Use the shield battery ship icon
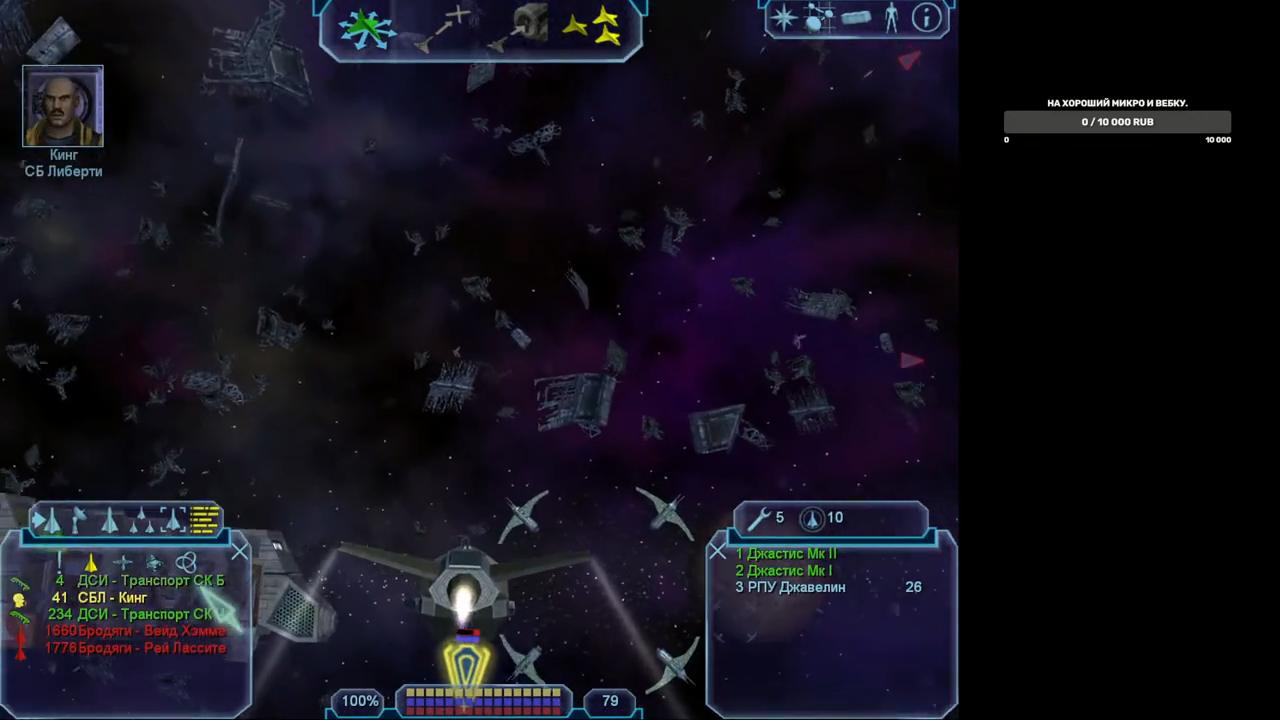The image size is (1280, 720). coord(811,518)
